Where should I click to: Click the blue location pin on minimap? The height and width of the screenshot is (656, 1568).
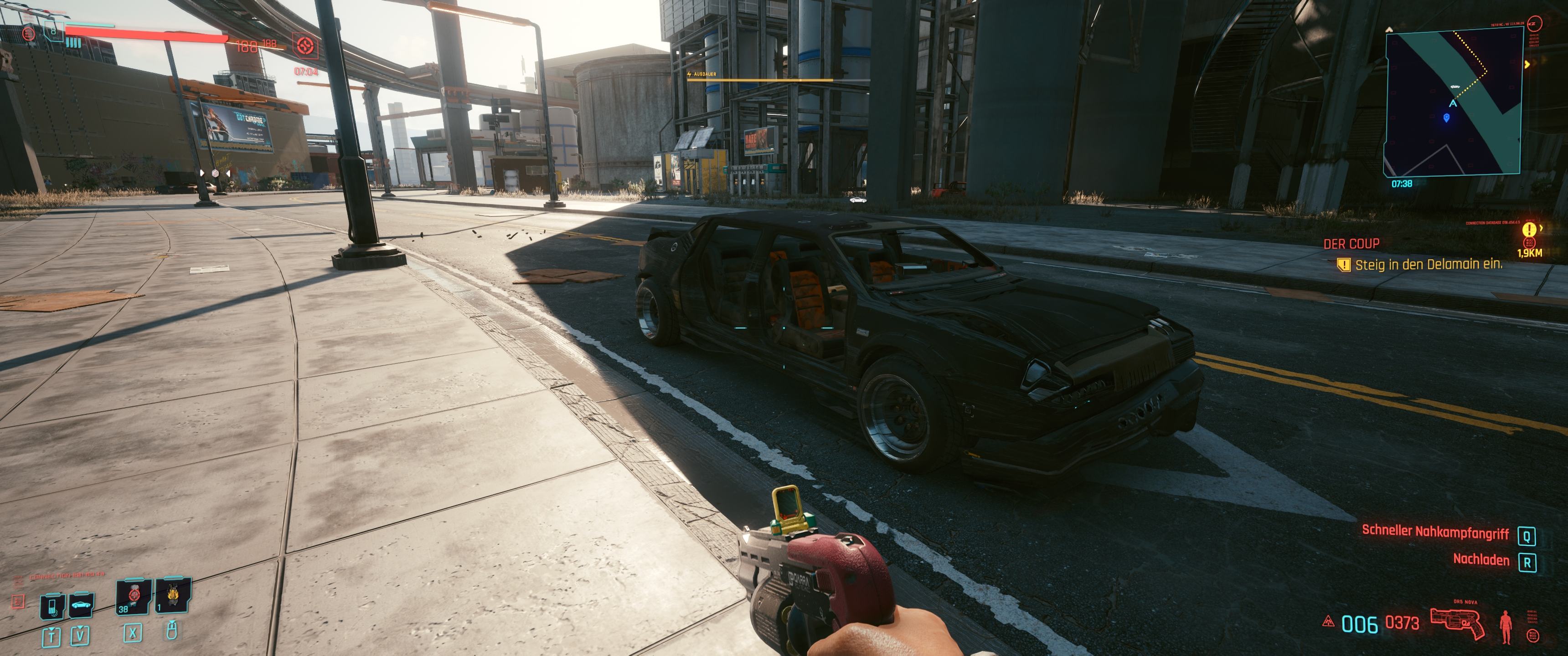[x=1446, y=118]
